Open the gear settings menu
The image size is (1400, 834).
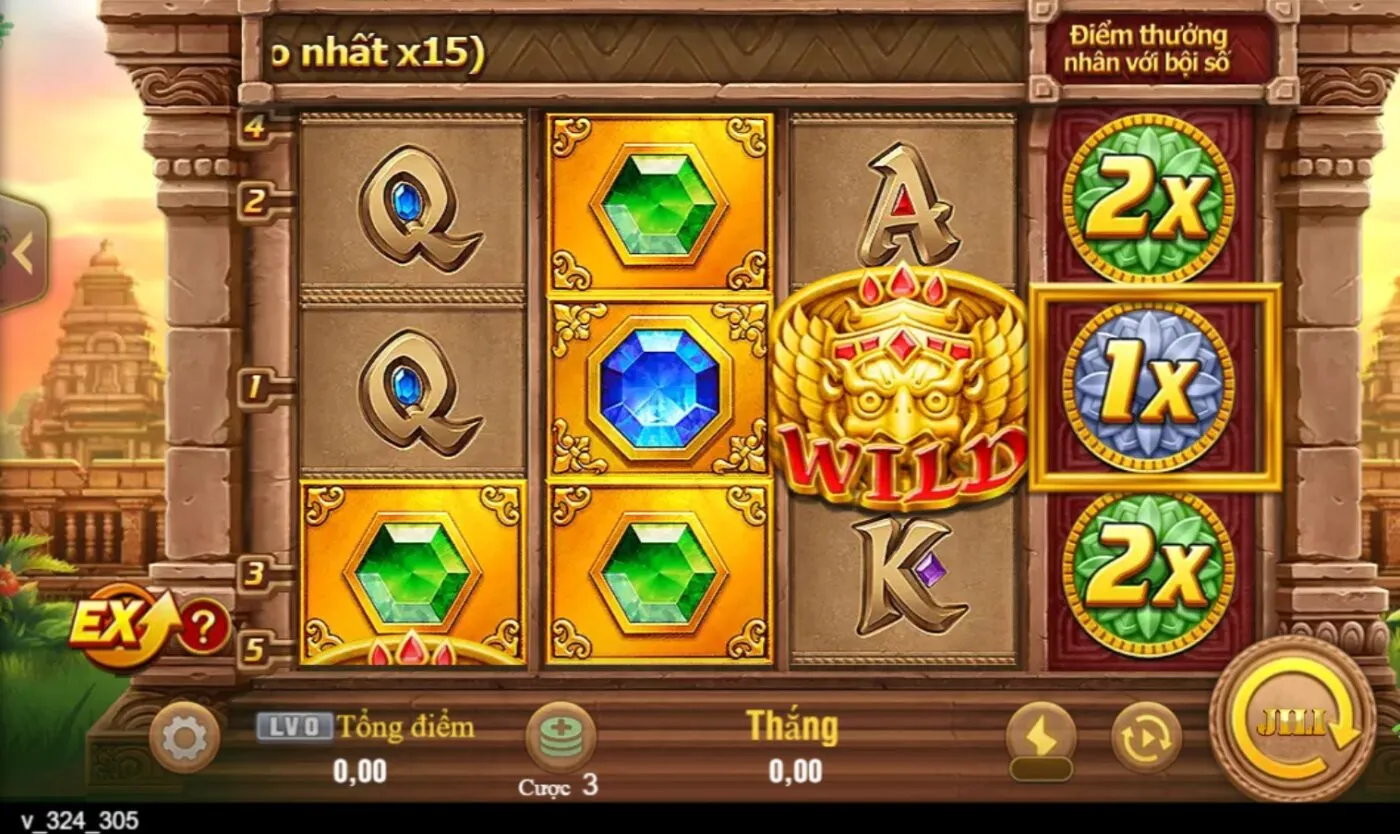(184, 739)
